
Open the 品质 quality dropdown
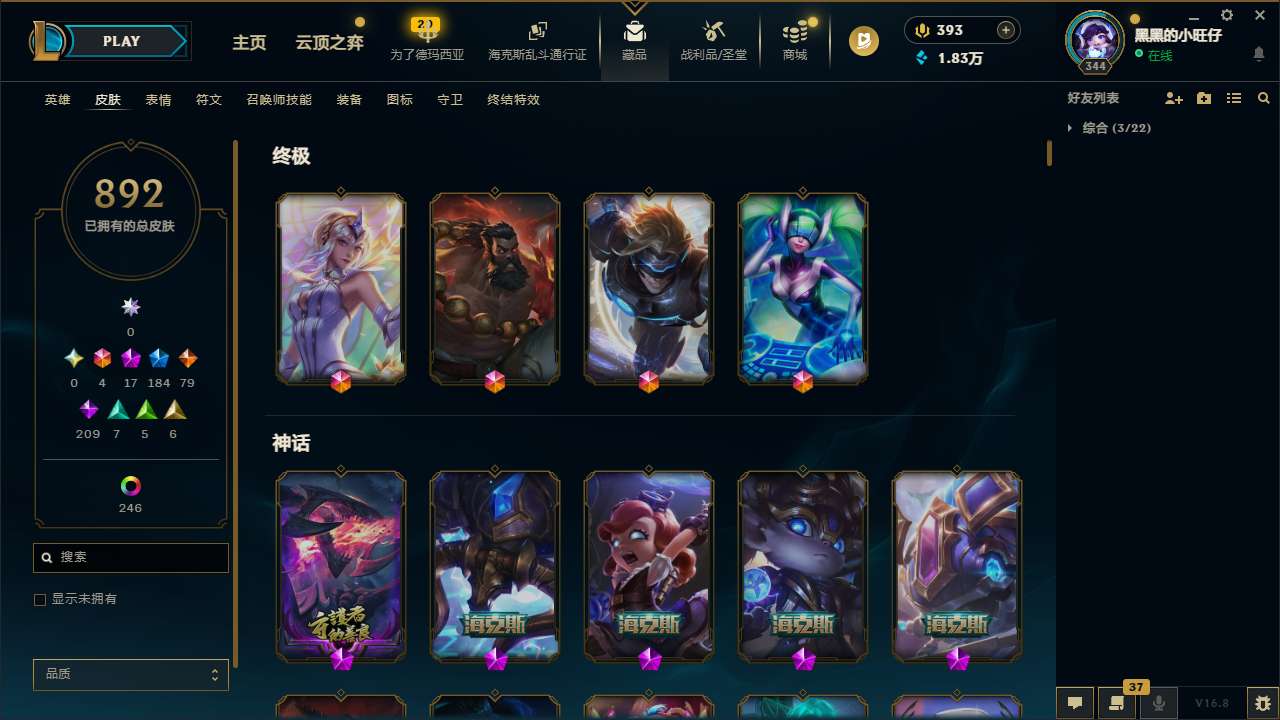point(130,674)
